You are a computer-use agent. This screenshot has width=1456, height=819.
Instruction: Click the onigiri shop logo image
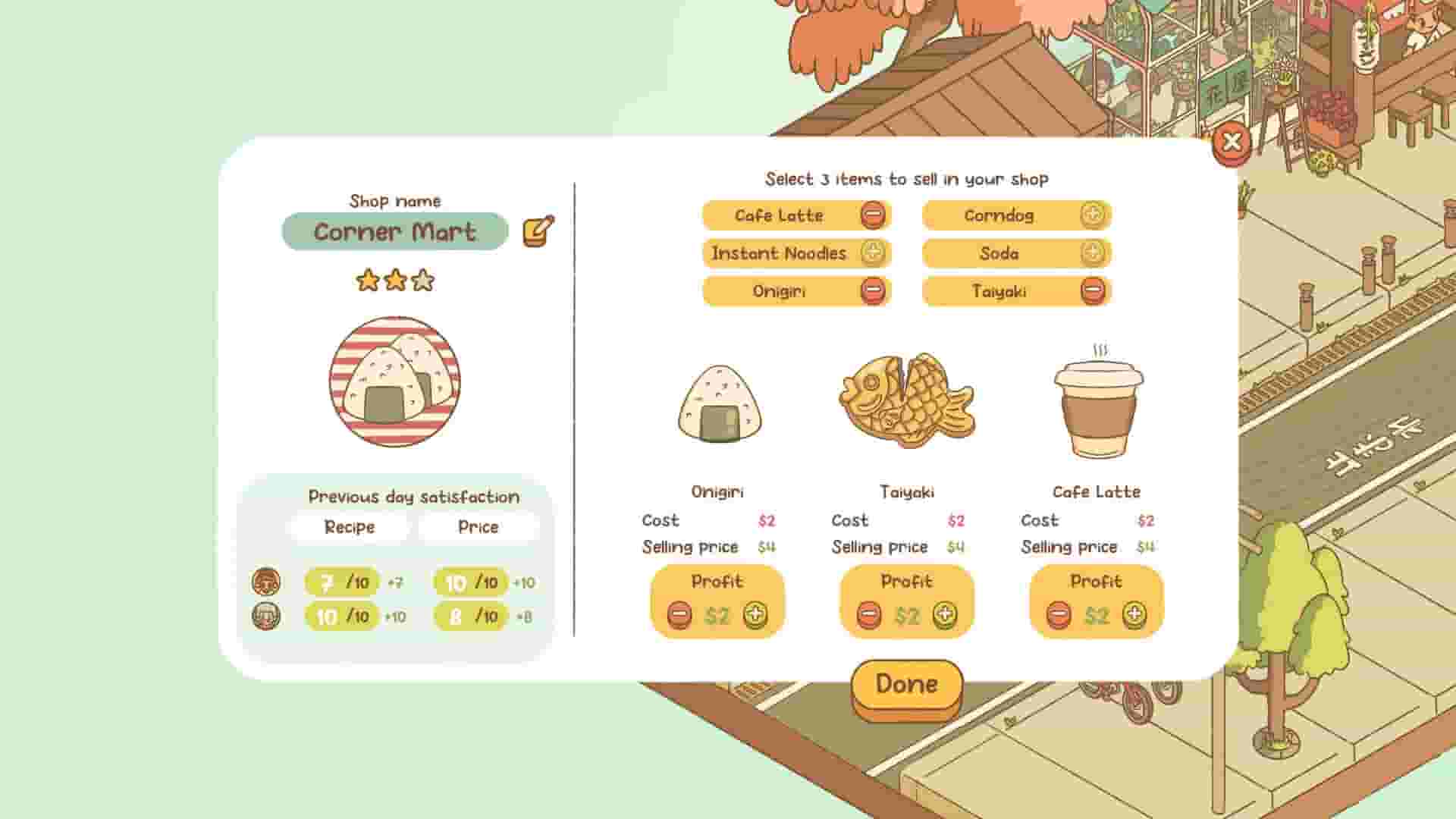[394, 381]
